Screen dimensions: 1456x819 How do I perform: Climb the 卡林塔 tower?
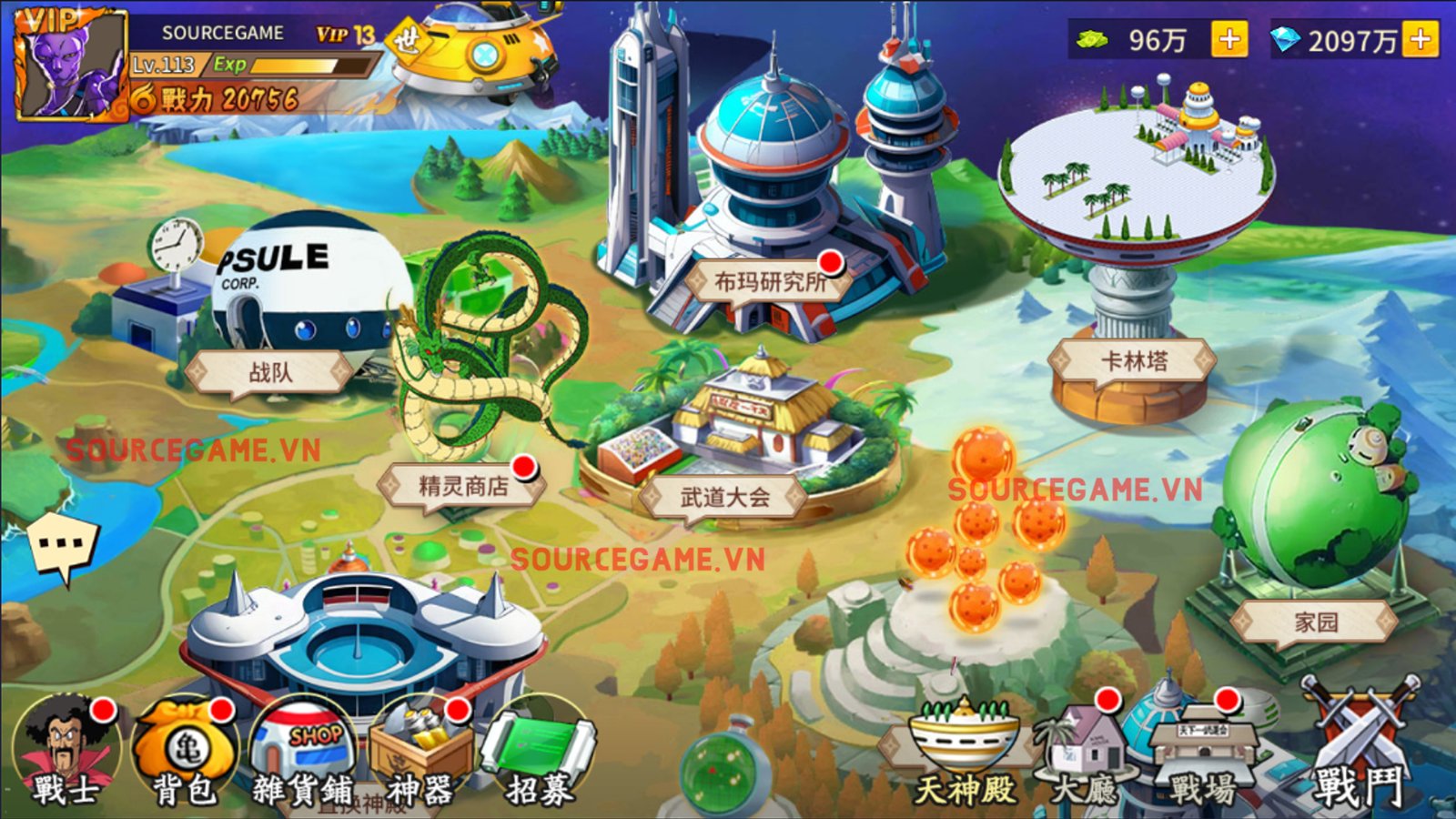1134,361
